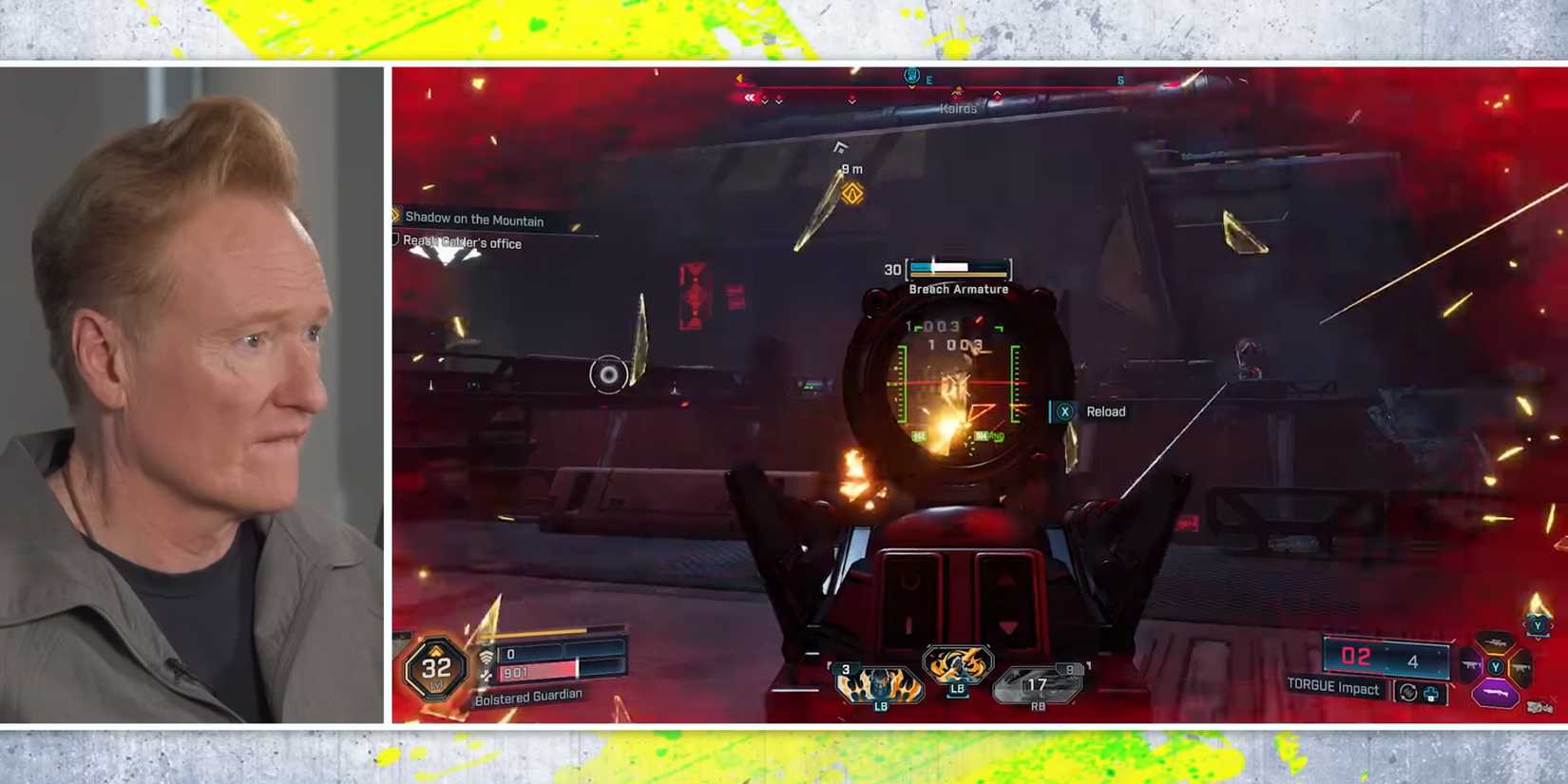1568x784 pixels.
Task: Select the SMG icon left of the Y button
Action: 1471,665
